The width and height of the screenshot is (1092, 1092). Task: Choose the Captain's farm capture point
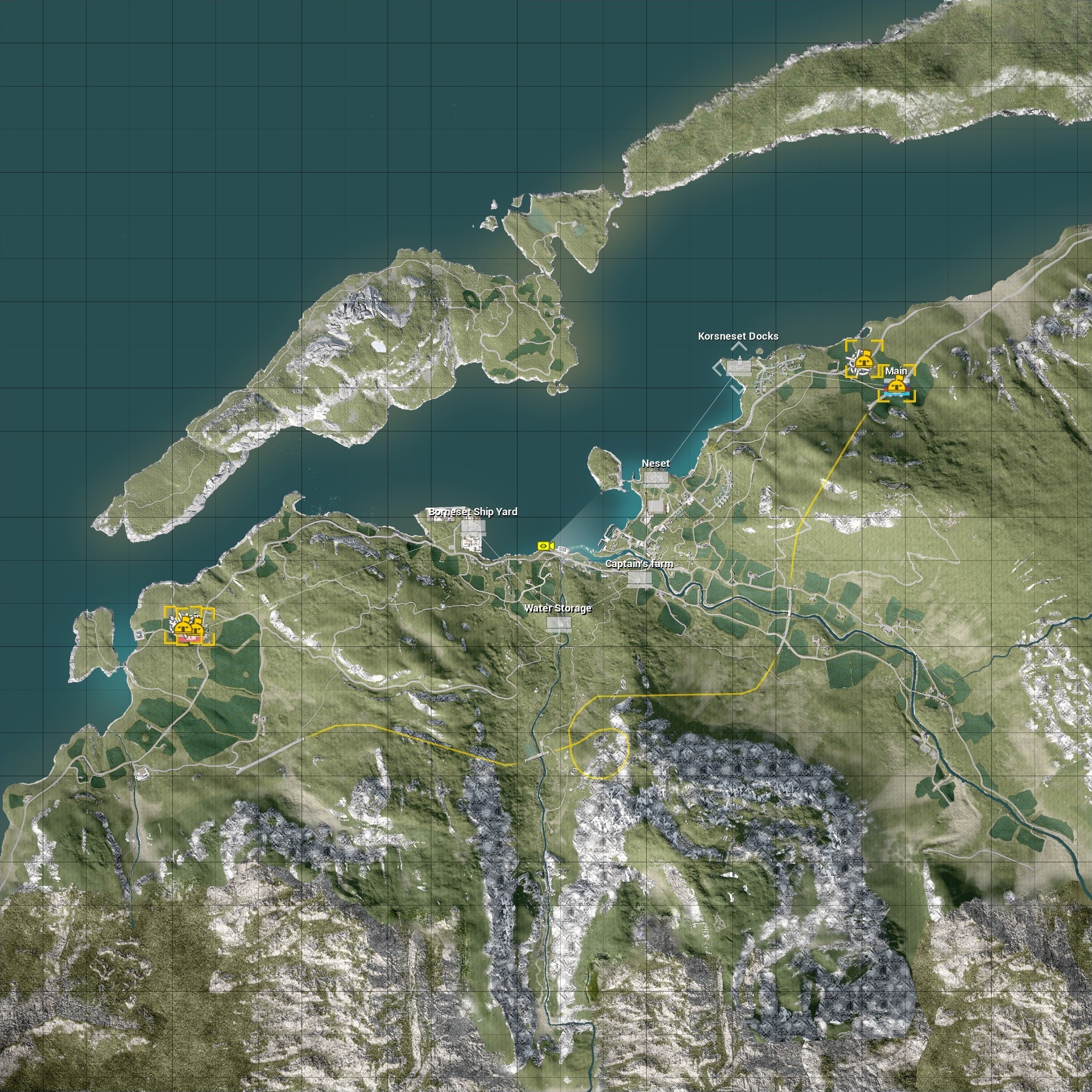pyautogui.click(x=639, y=578)
